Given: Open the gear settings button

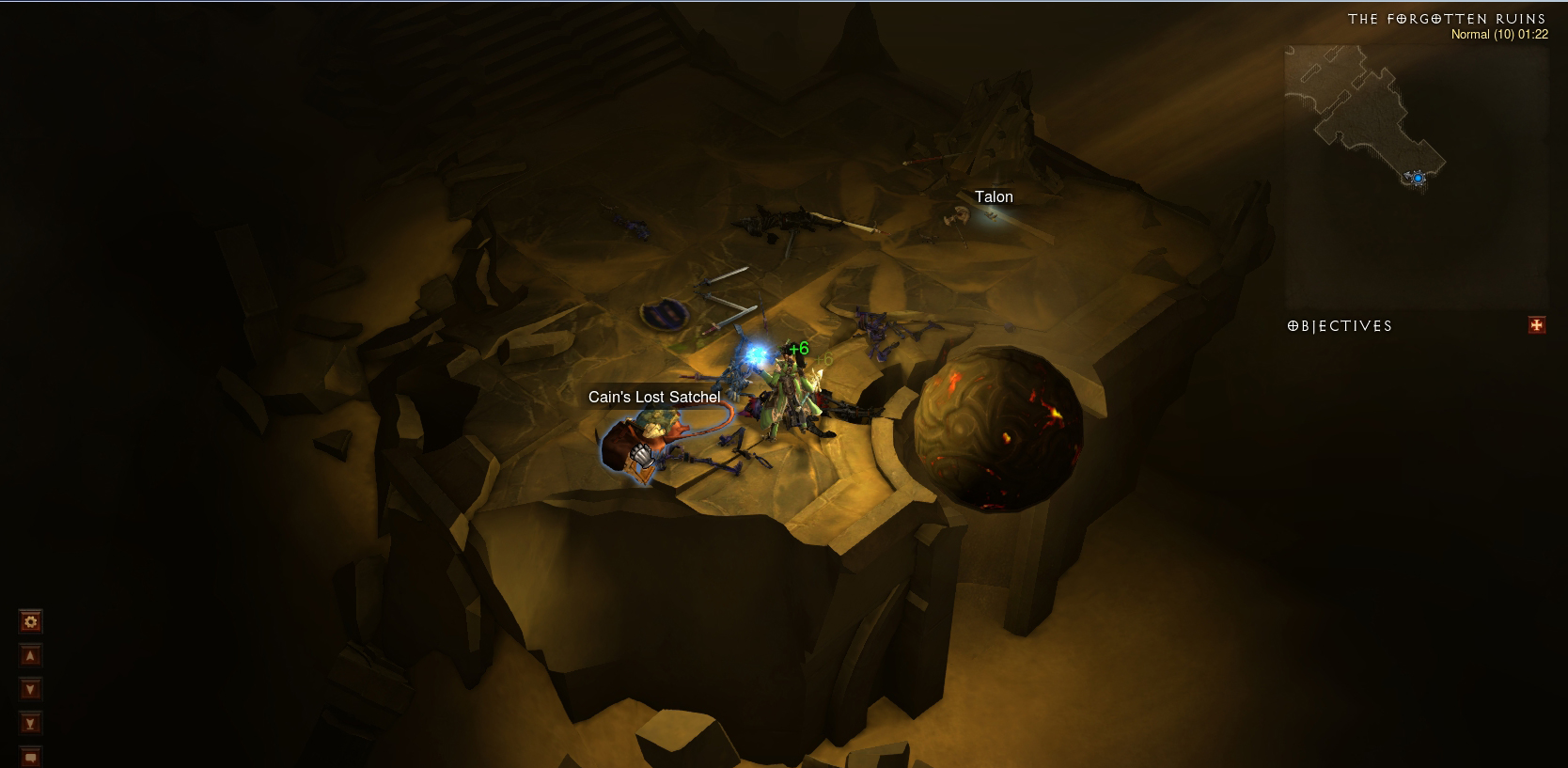Looking at the screenshot, I should pyautogui.click(x=30, y=621).
